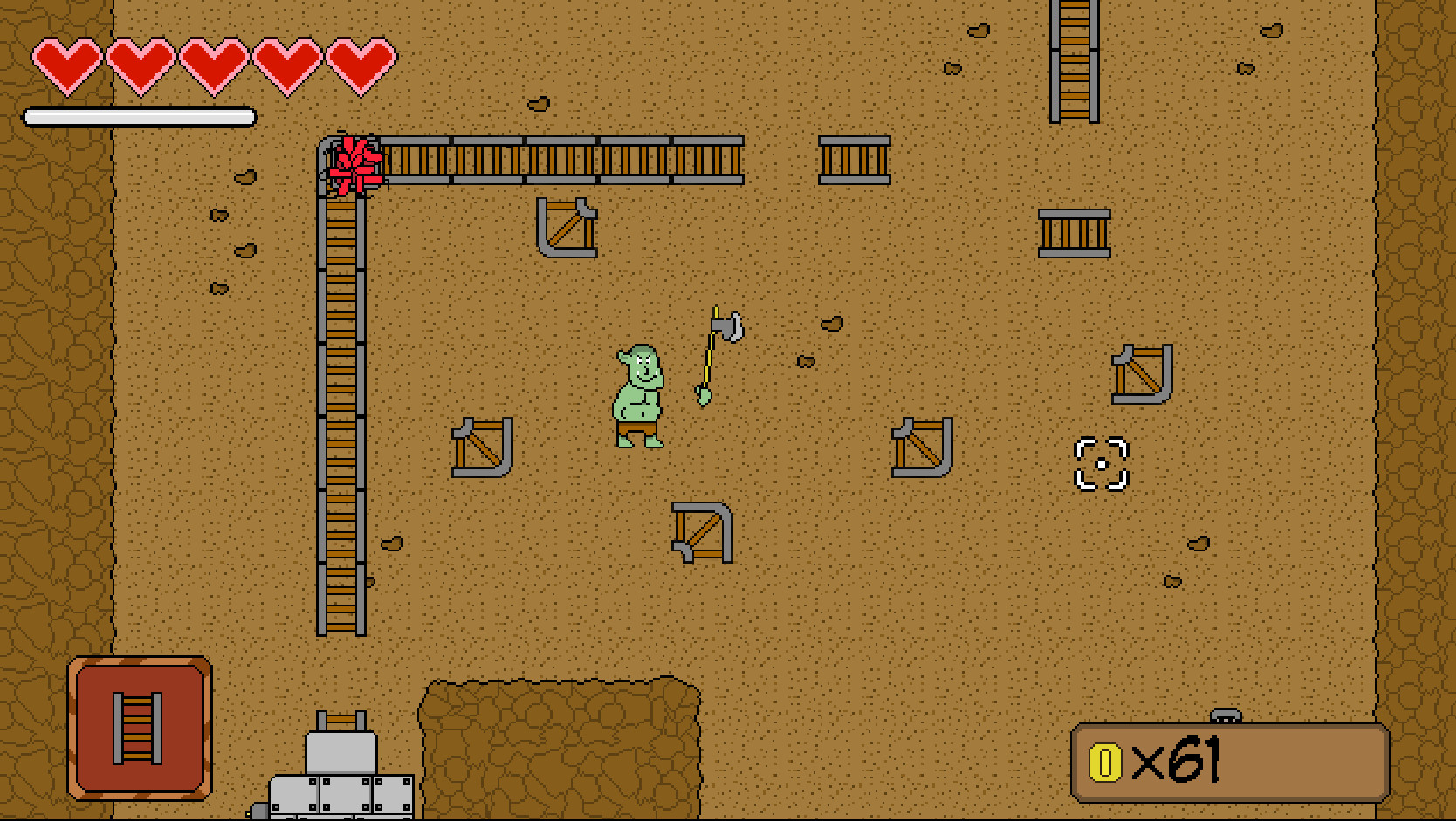Click the last heart in the health bar
This screenshot has height=821, width=1456.
[361, 63]
